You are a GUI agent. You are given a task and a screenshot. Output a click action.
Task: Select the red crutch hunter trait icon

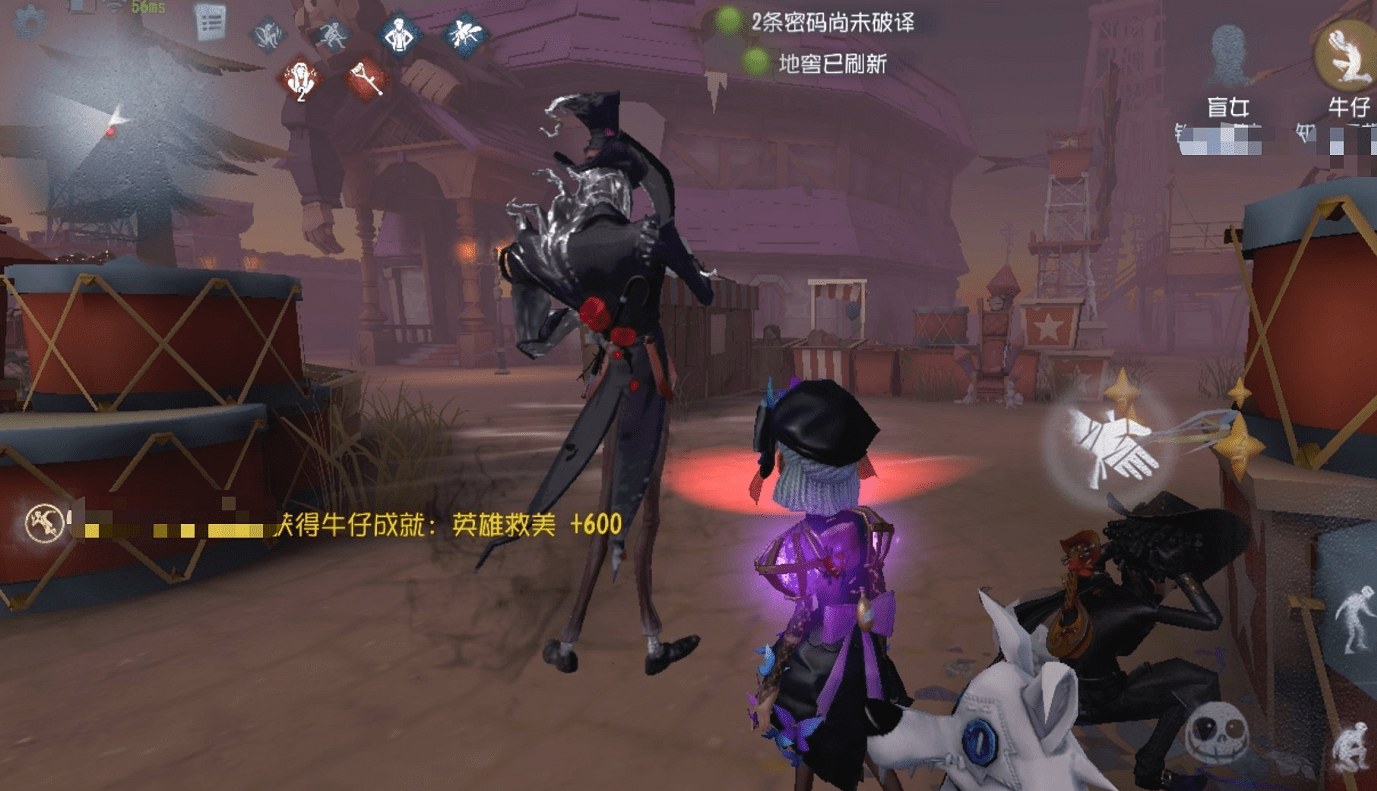click(x=367, y=76)
